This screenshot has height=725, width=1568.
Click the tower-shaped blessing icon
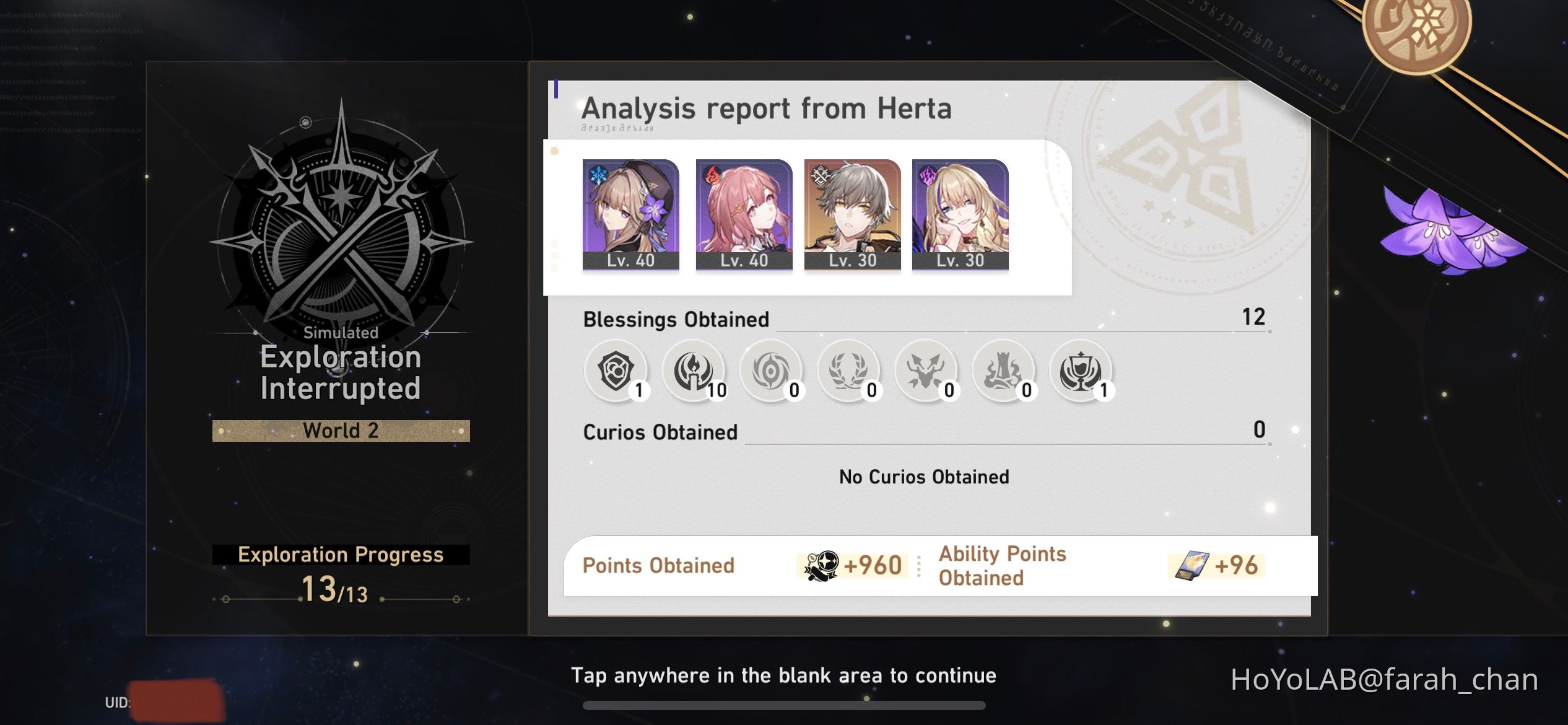tap(1003, 372)
